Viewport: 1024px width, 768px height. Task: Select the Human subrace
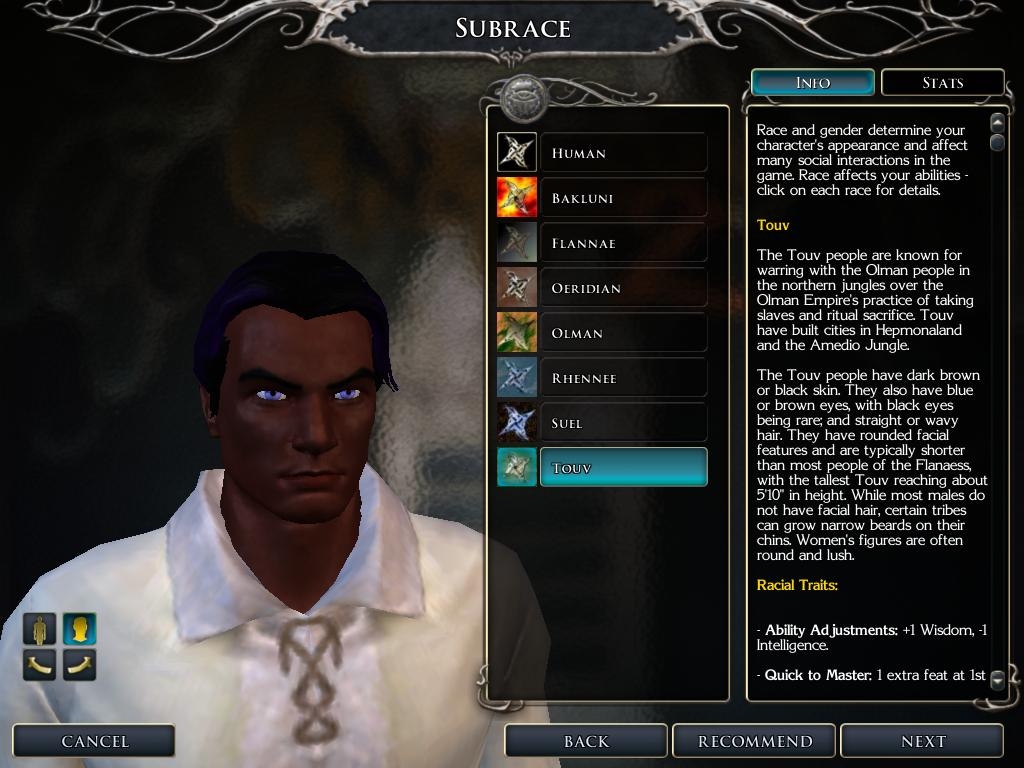(622, 153)
